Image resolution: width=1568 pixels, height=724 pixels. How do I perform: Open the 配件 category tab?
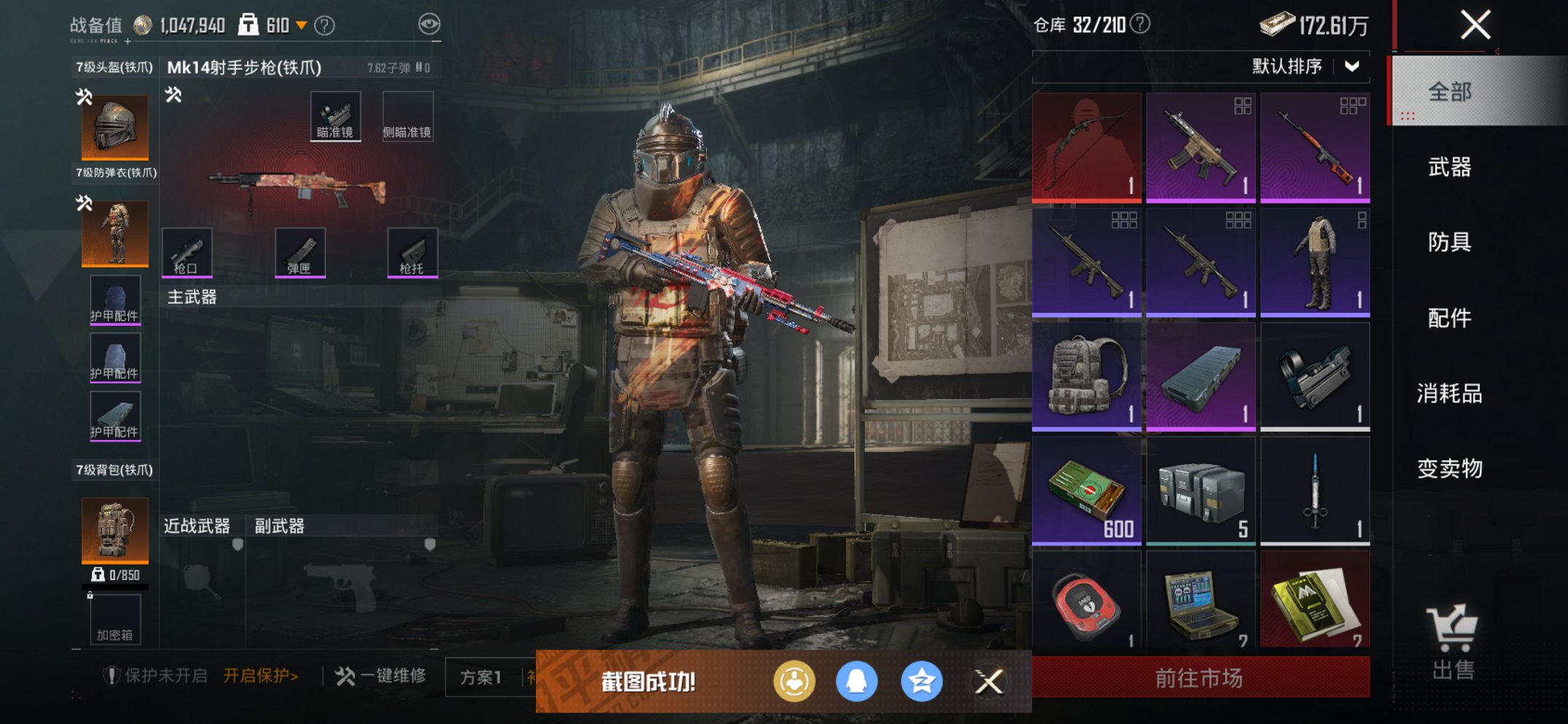pyautogui.click(x=1449, y=318)
